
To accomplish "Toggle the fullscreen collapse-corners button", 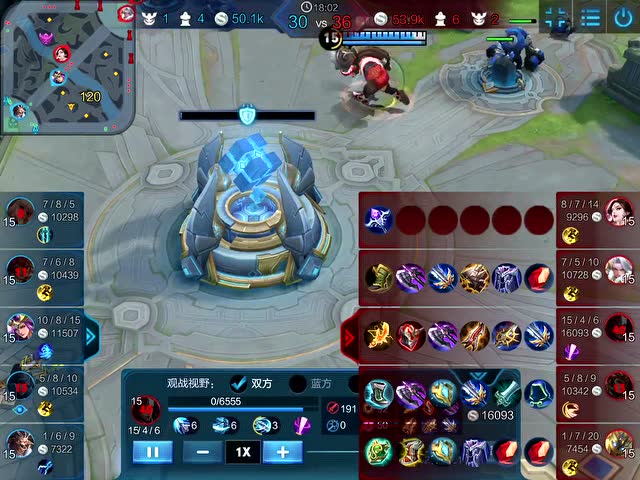I will (556, 17).
